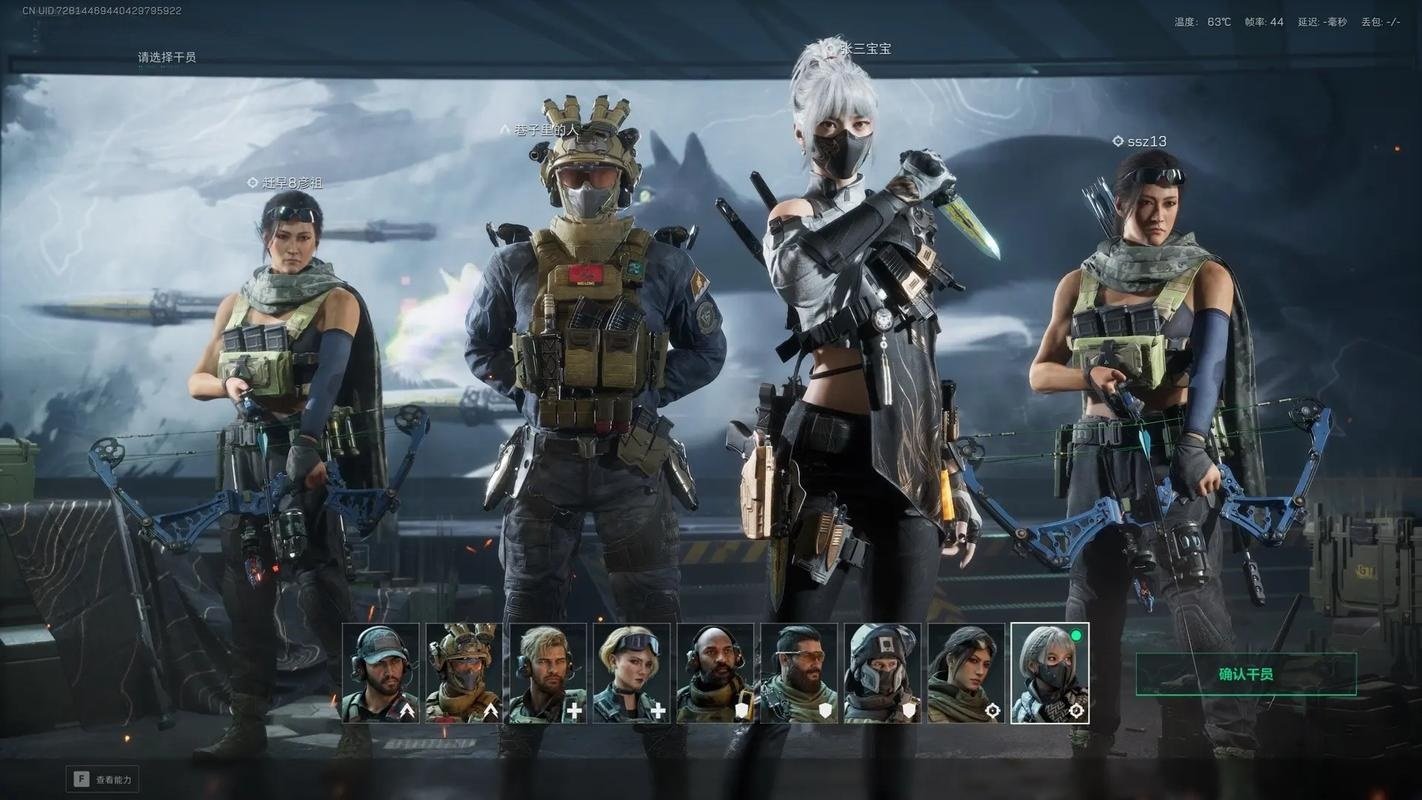Choose the bald bearded operator portrait
The width and height of the screenshot is (1422, 800).
click(x=715, y=673)
